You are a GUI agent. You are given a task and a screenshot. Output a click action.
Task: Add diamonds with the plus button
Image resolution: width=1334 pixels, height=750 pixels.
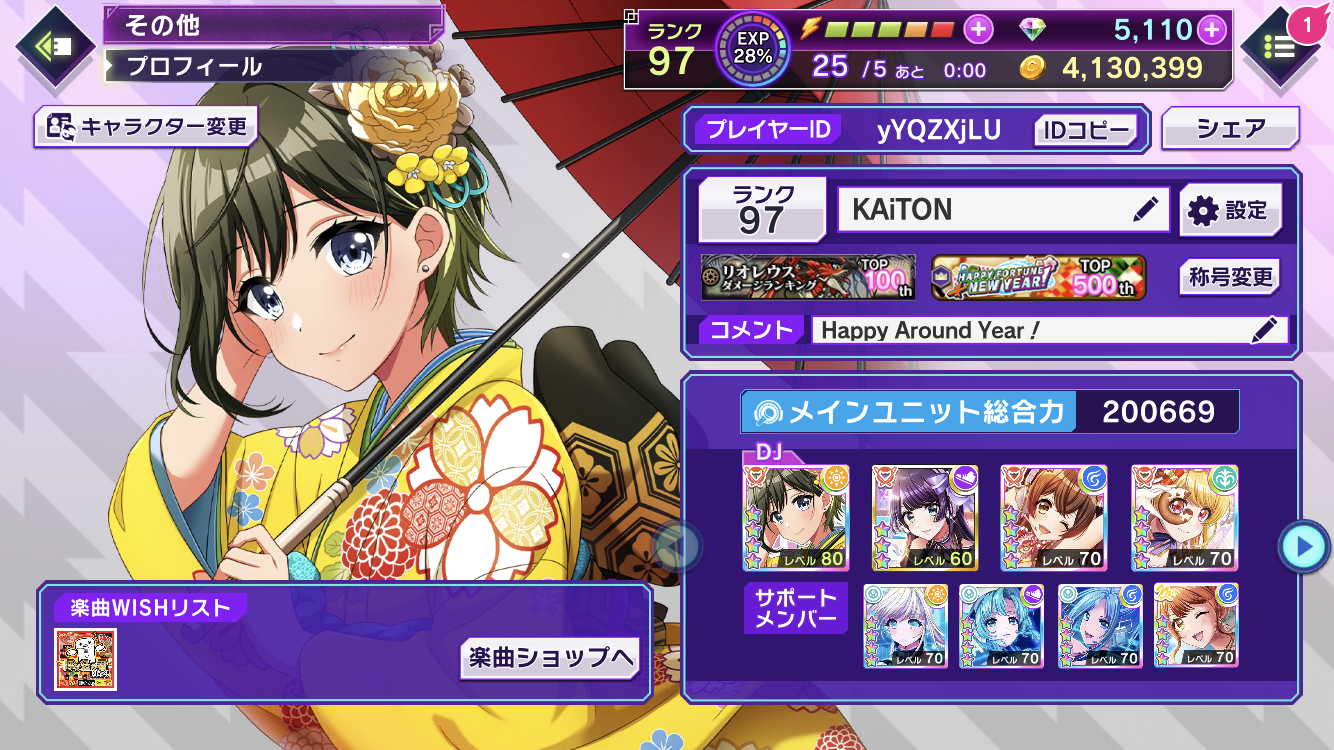point(1212,29)
